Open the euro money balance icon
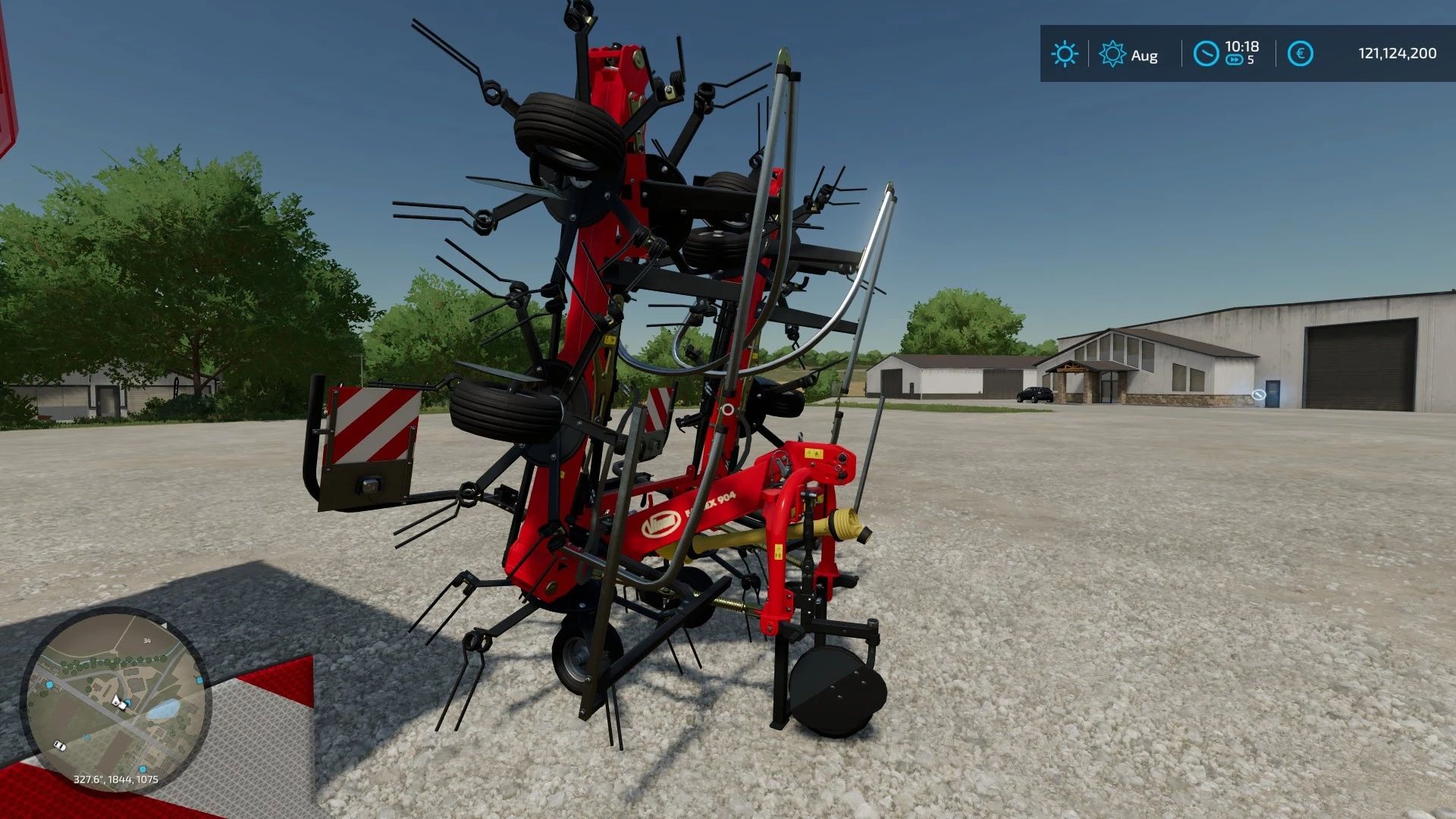The width and height of the screenshot is (1456, 819). point(1300,54)
